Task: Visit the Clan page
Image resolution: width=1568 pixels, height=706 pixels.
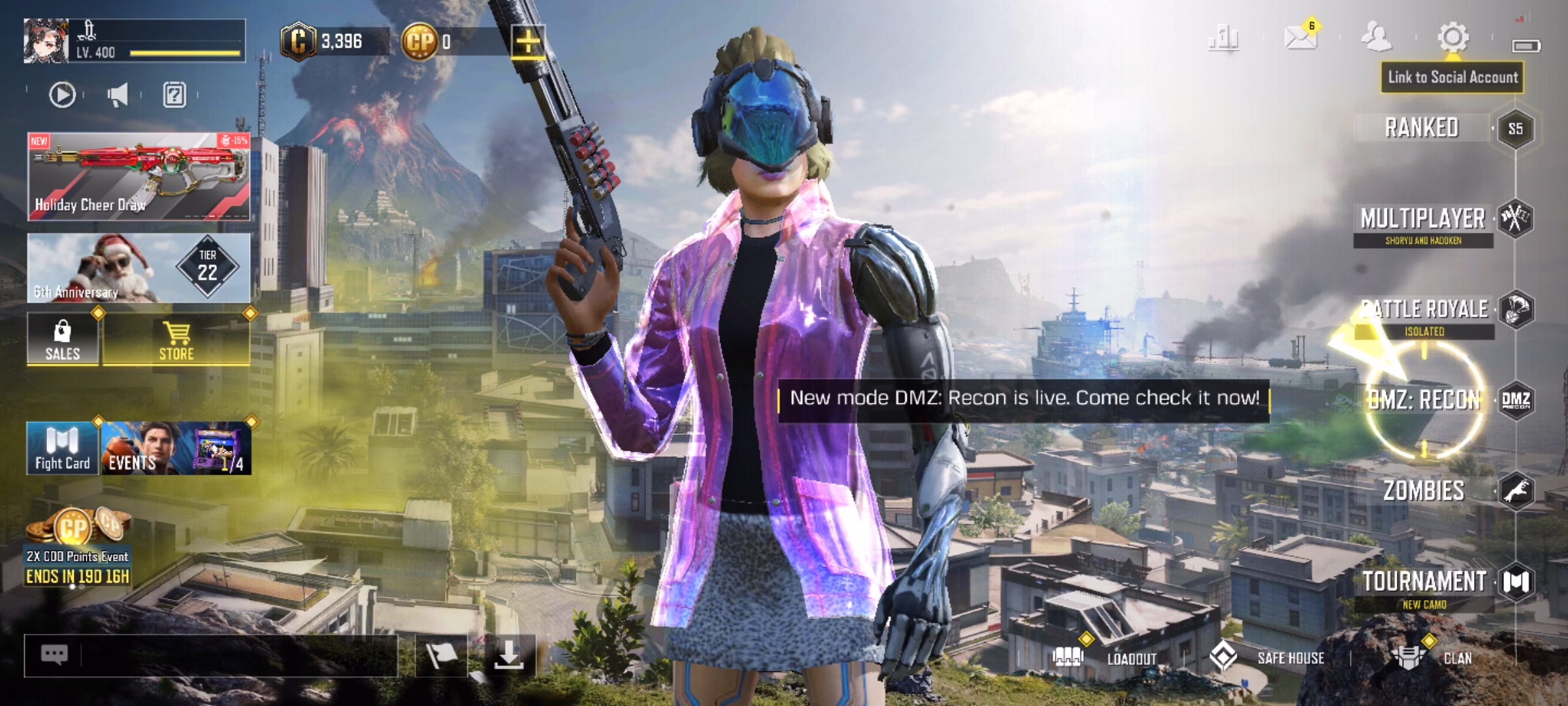Action: [x=1431, y=657]
